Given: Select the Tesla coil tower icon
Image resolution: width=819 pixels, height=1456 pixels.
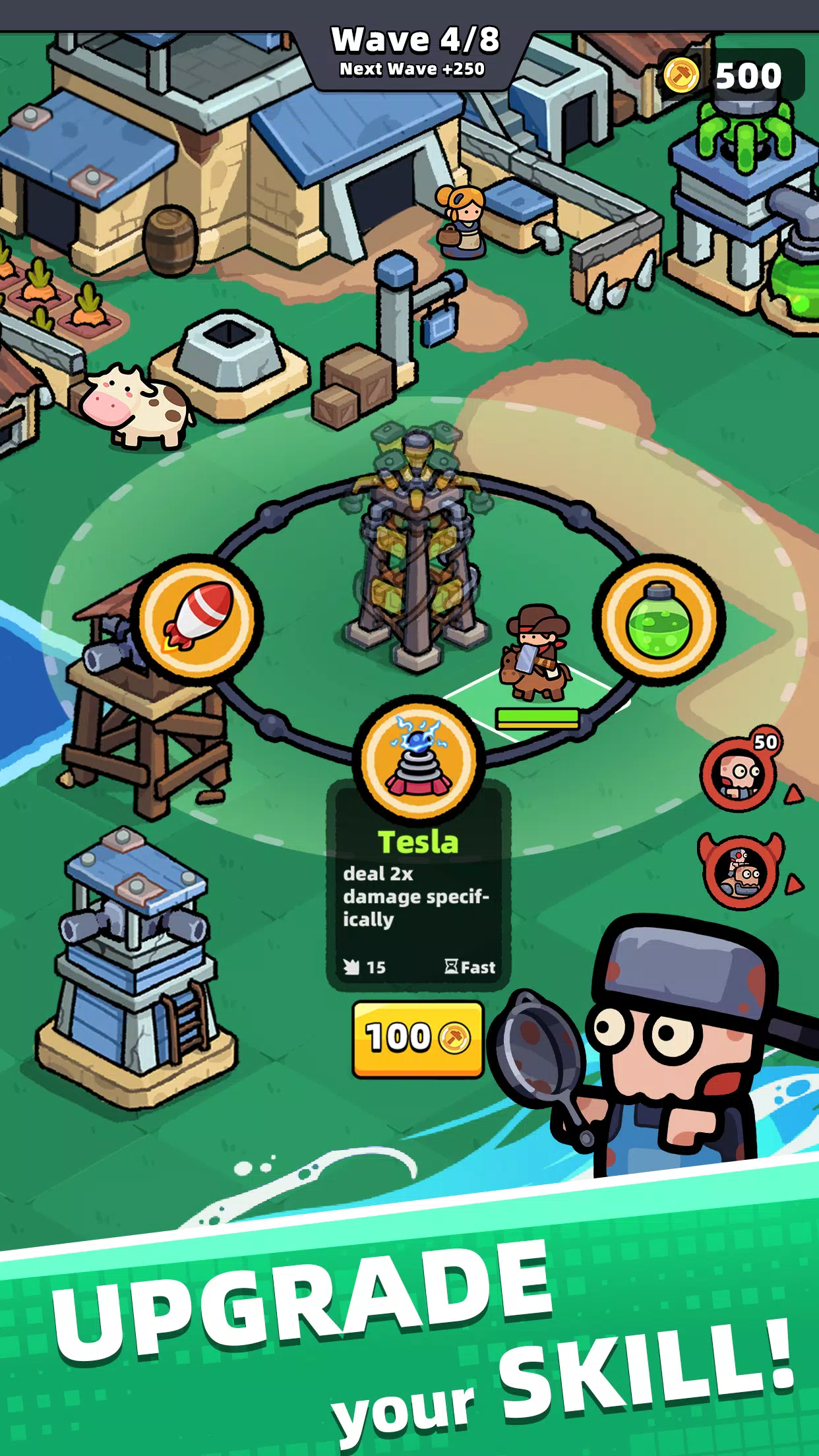Looking at the screenshot, I should tap(419, 760).
